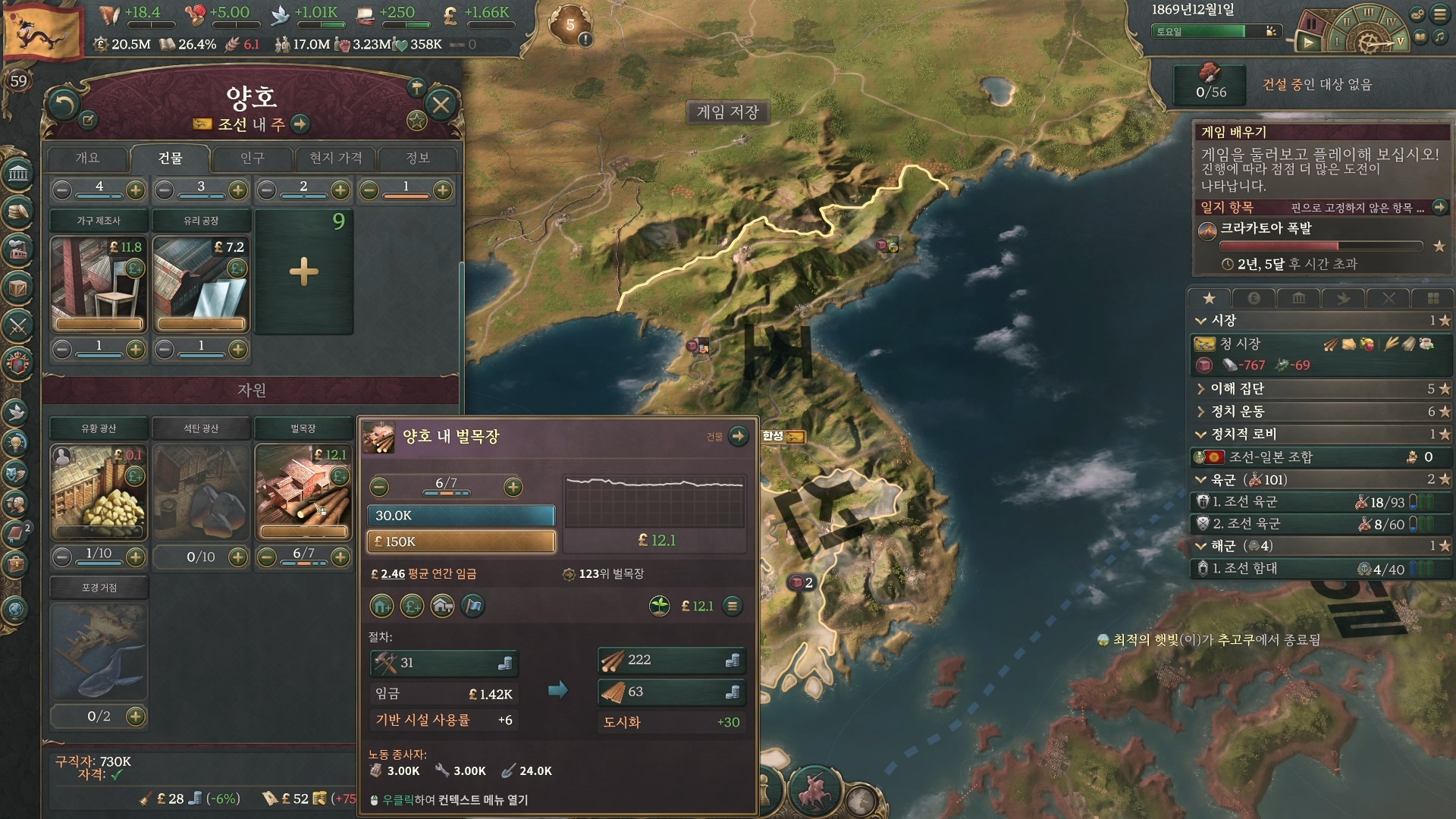Select the 가구 제조사 building card
The image size is (1456, 819).
pos(99,284)
